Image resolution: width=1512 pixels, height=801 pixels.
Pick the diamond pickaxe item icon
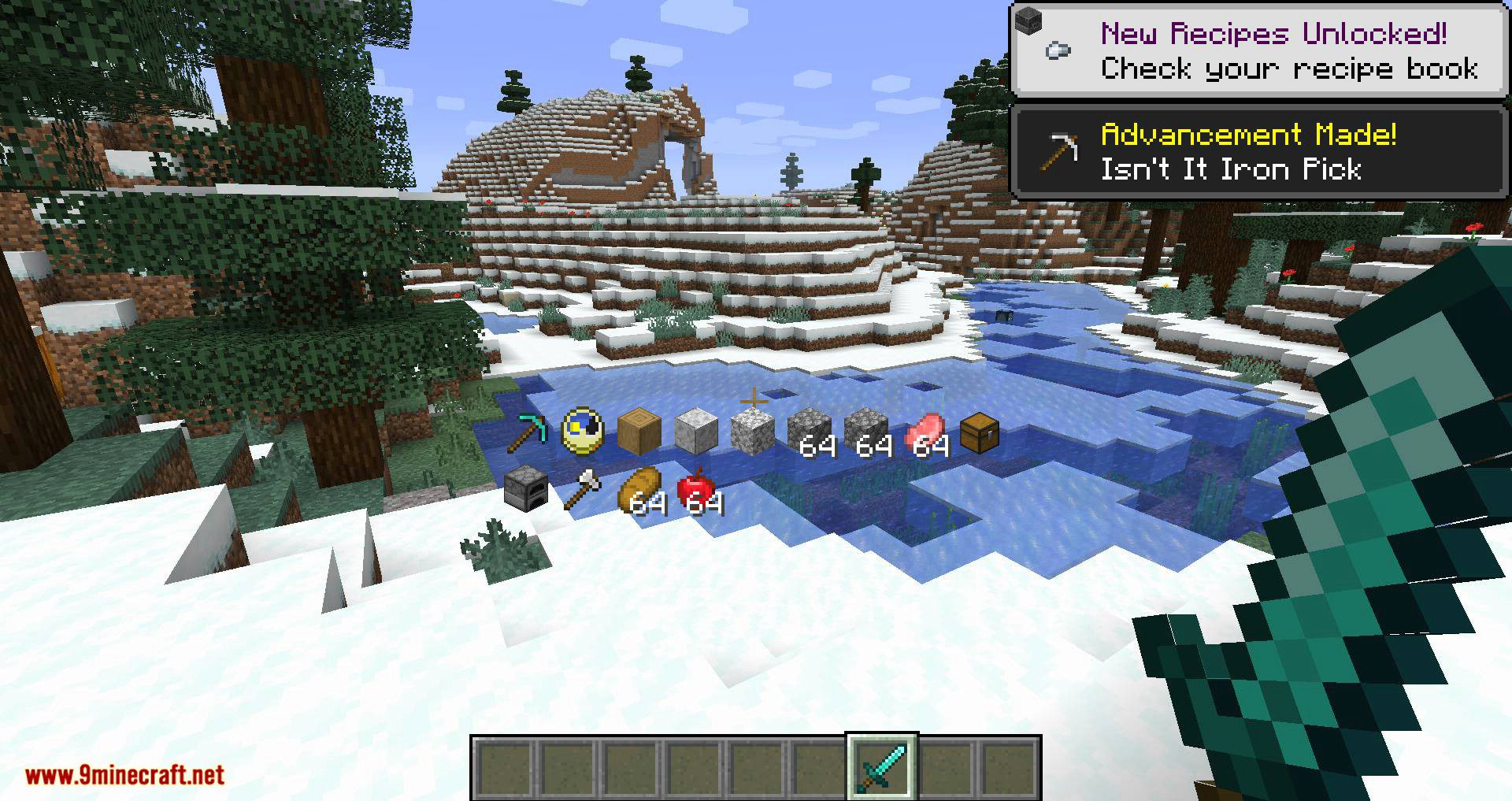click(527, 432)
